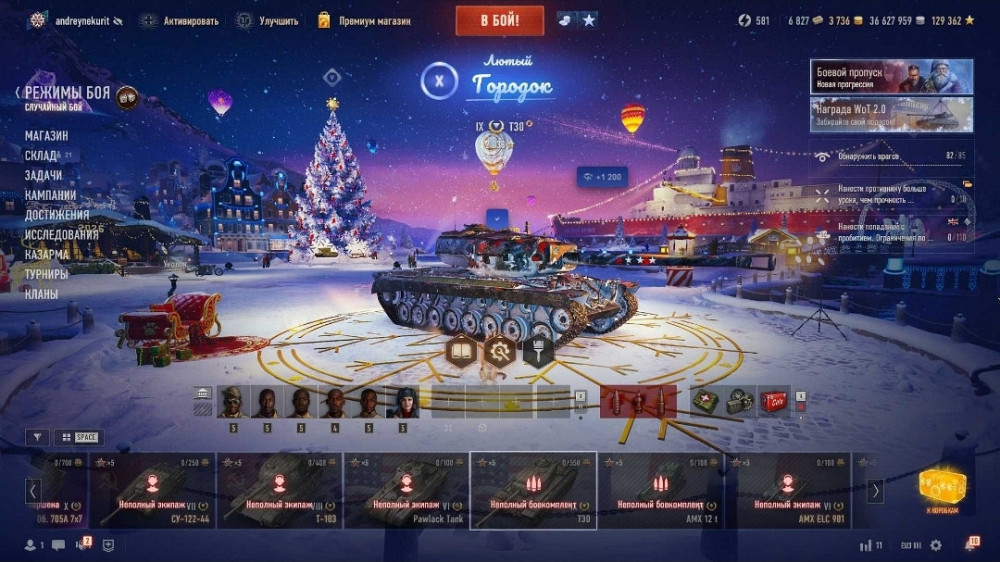1000x562 pixels.
Task: Start battle with the В БОЙ! button
Action: tap(499, 20)
